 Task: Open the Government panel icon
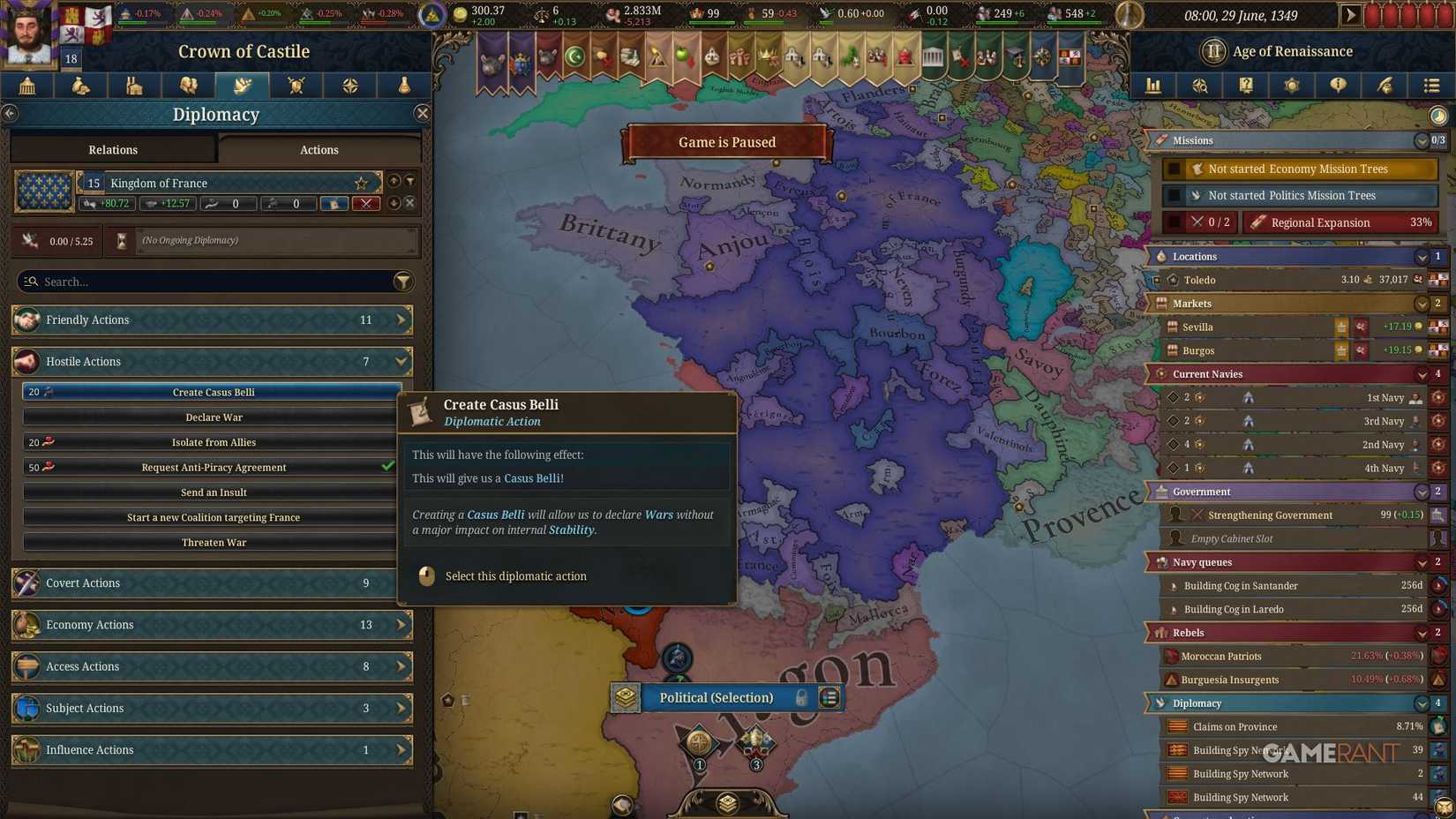[26, 86]
